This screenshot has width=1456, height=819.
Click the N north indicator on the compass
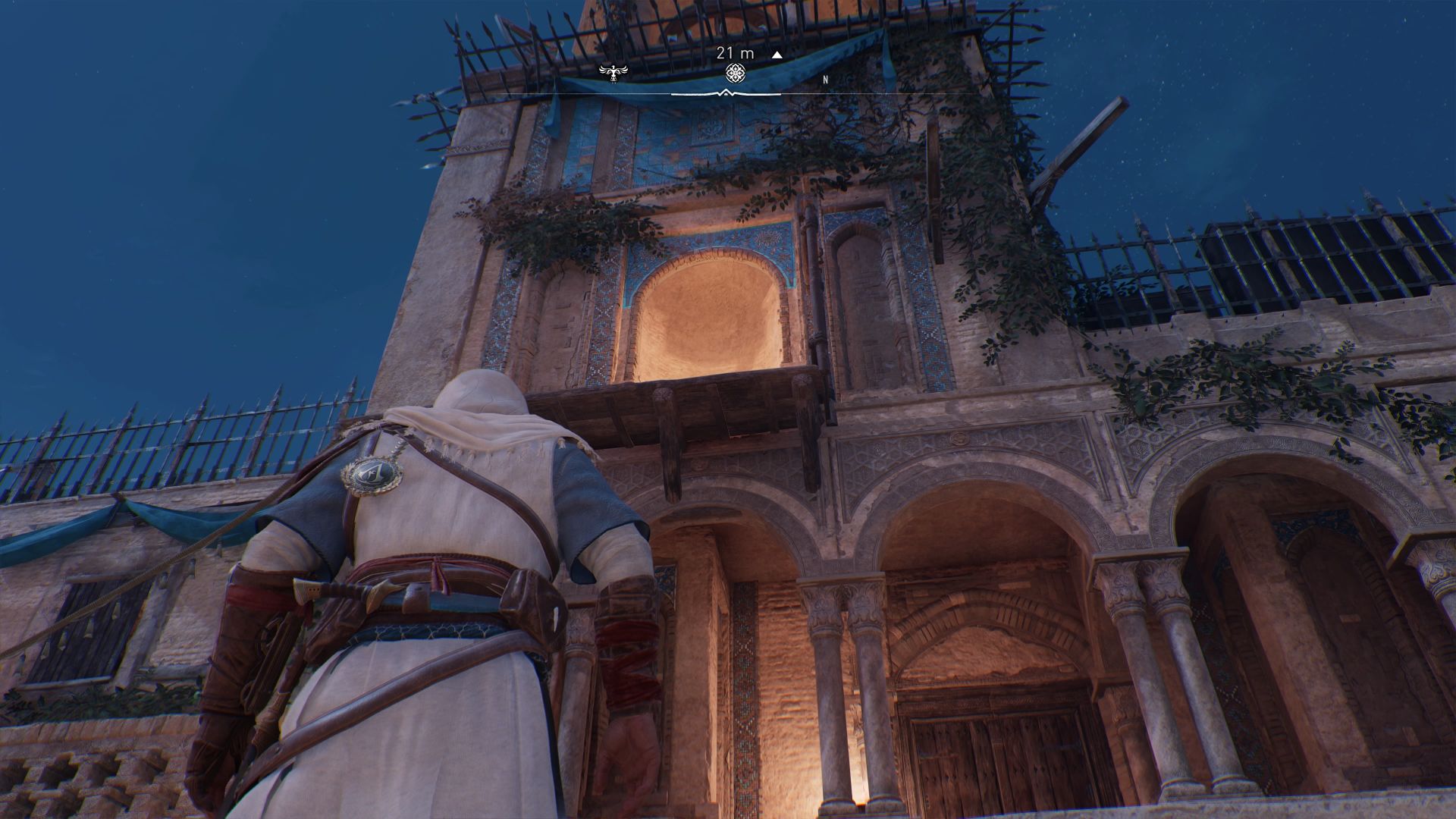click(x=824, y=78)
